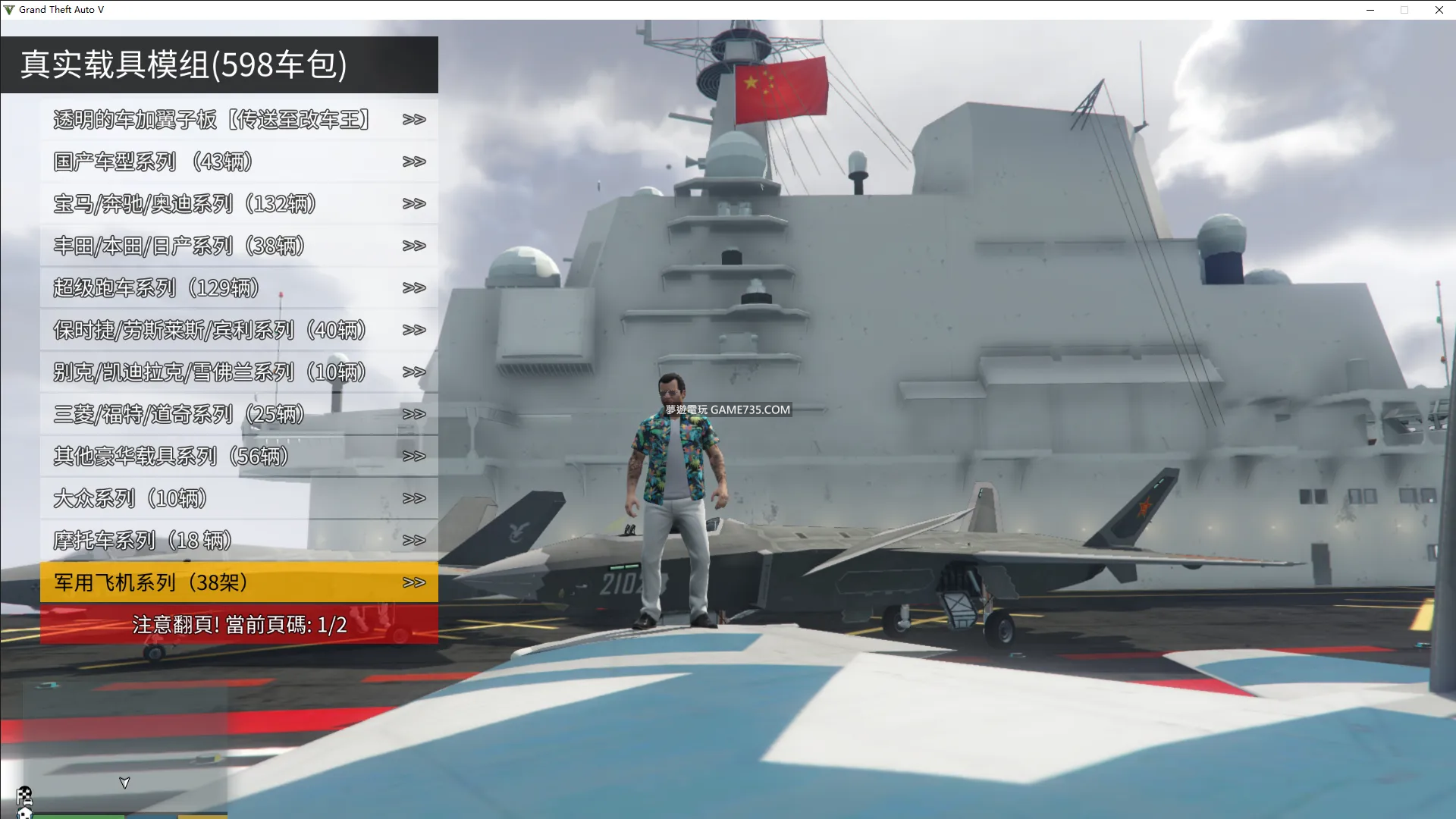Open 丰田/本田/日产系列 (38辆)
Image resolution: width=1456 pixels, height=819 pixels.
click(x=239, y=246)
